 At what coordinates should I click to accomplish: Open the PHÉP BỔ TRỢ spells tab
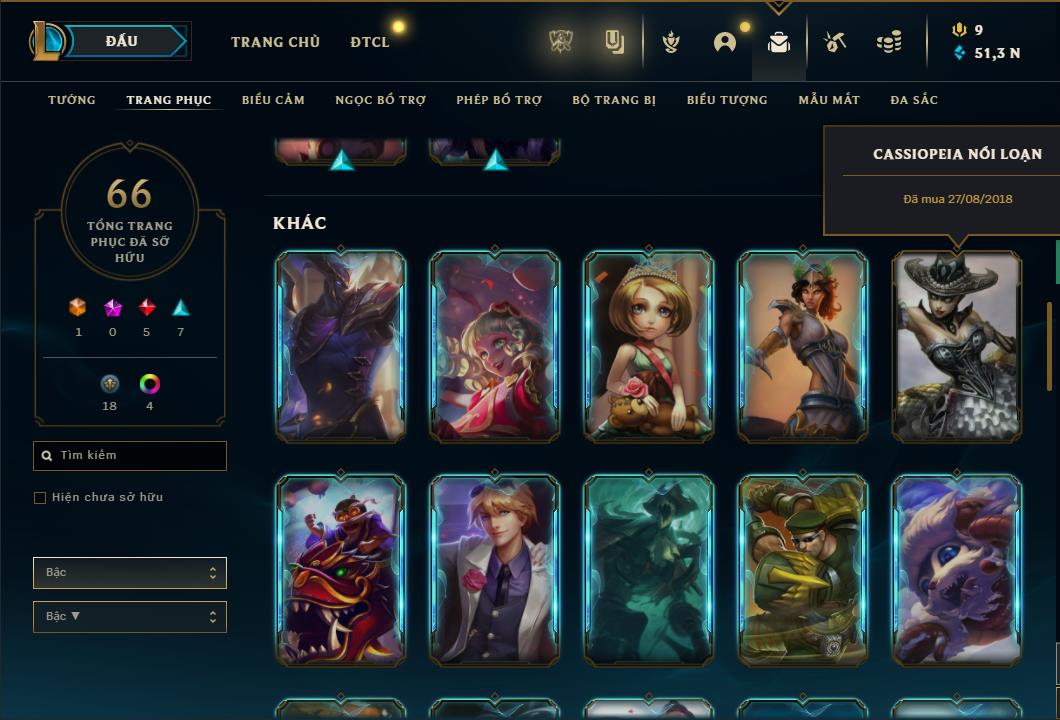point(499,100)
